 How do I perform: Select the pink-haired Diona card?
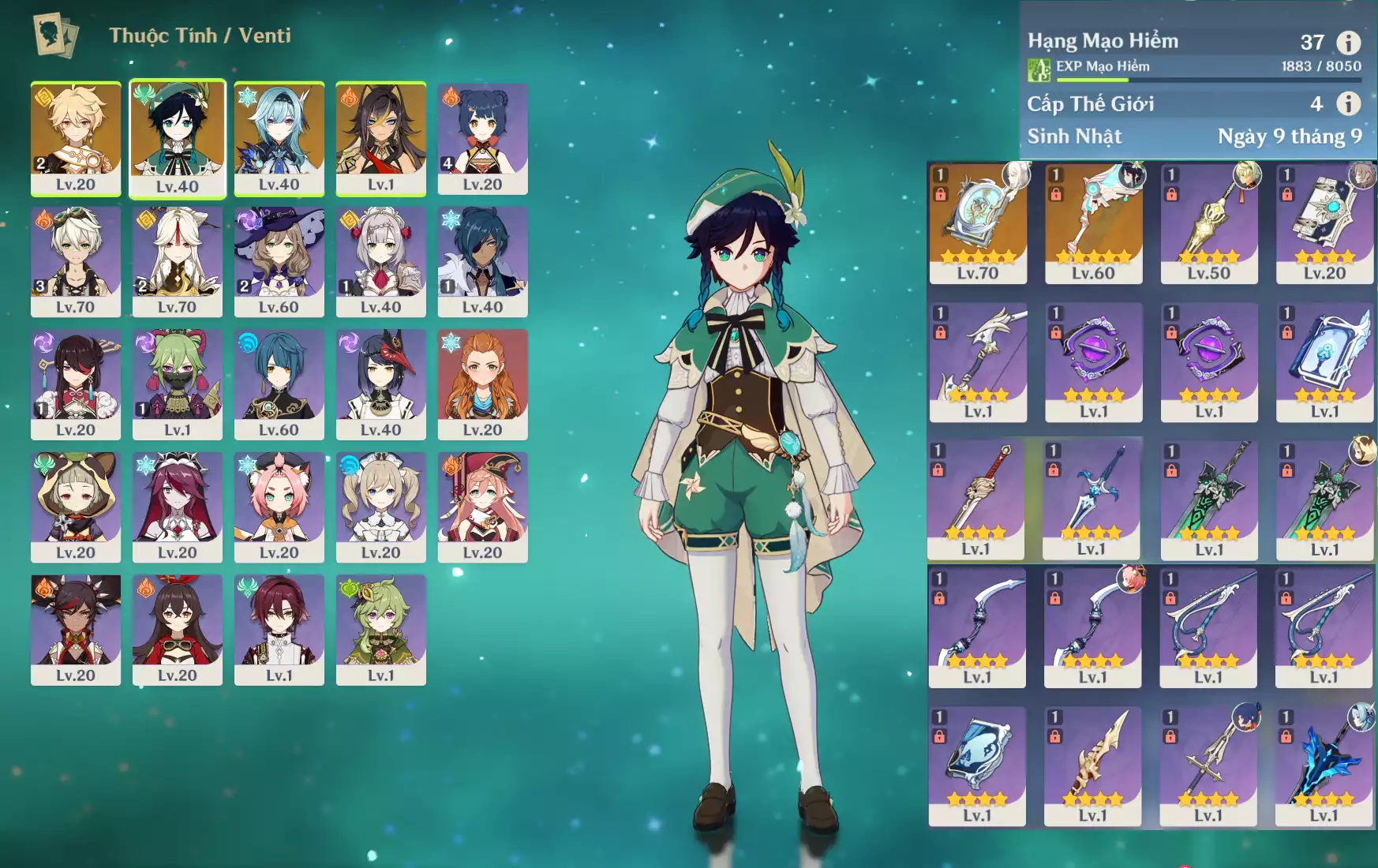pos(279,507)
